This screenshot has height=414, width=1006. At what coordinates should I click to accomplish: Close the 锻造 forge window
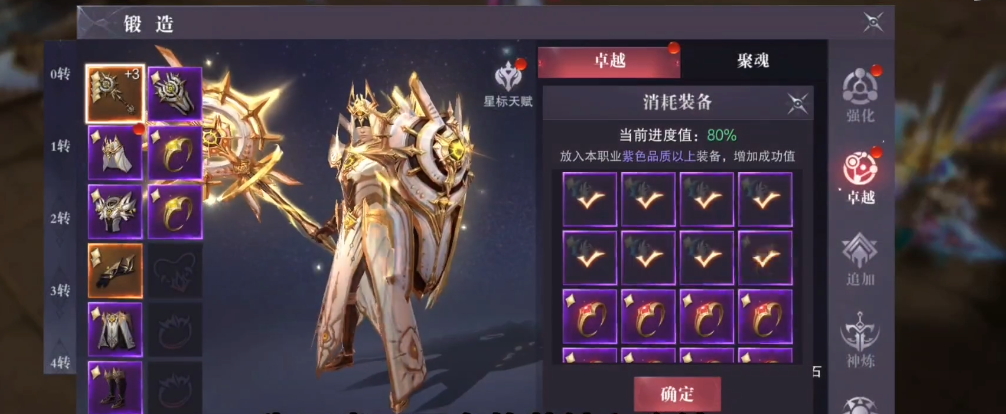[872, 21]
